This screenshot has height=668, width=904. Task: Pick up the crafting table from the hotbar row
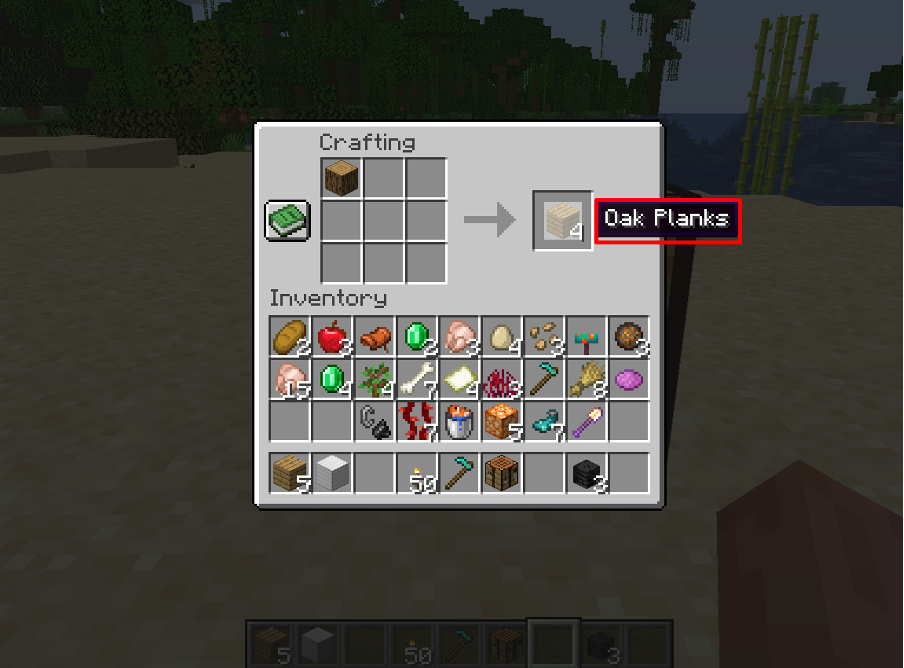[x=501, y=474]
